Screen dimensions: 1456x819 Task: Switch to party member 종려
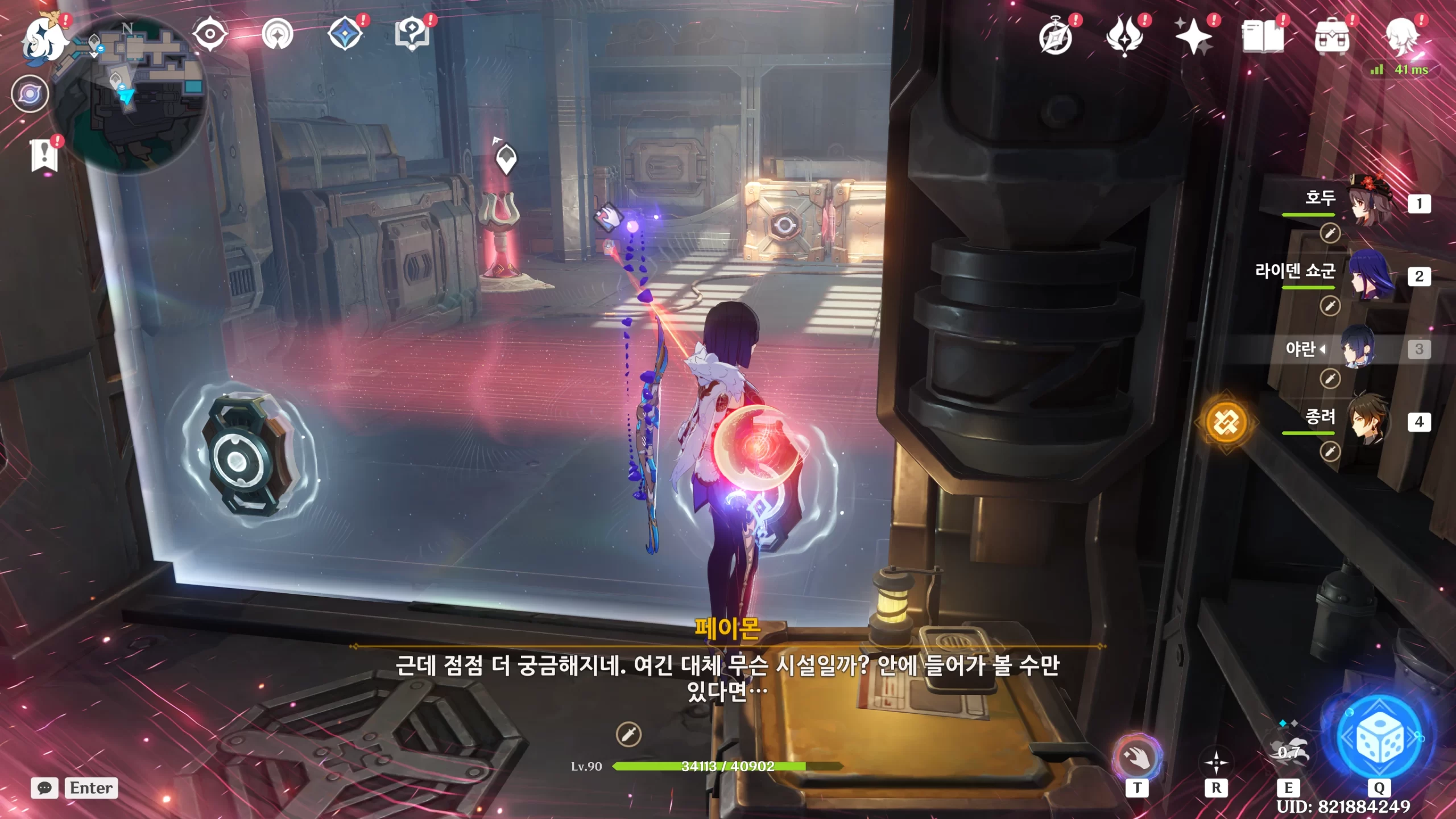(x=1371, y=421)
